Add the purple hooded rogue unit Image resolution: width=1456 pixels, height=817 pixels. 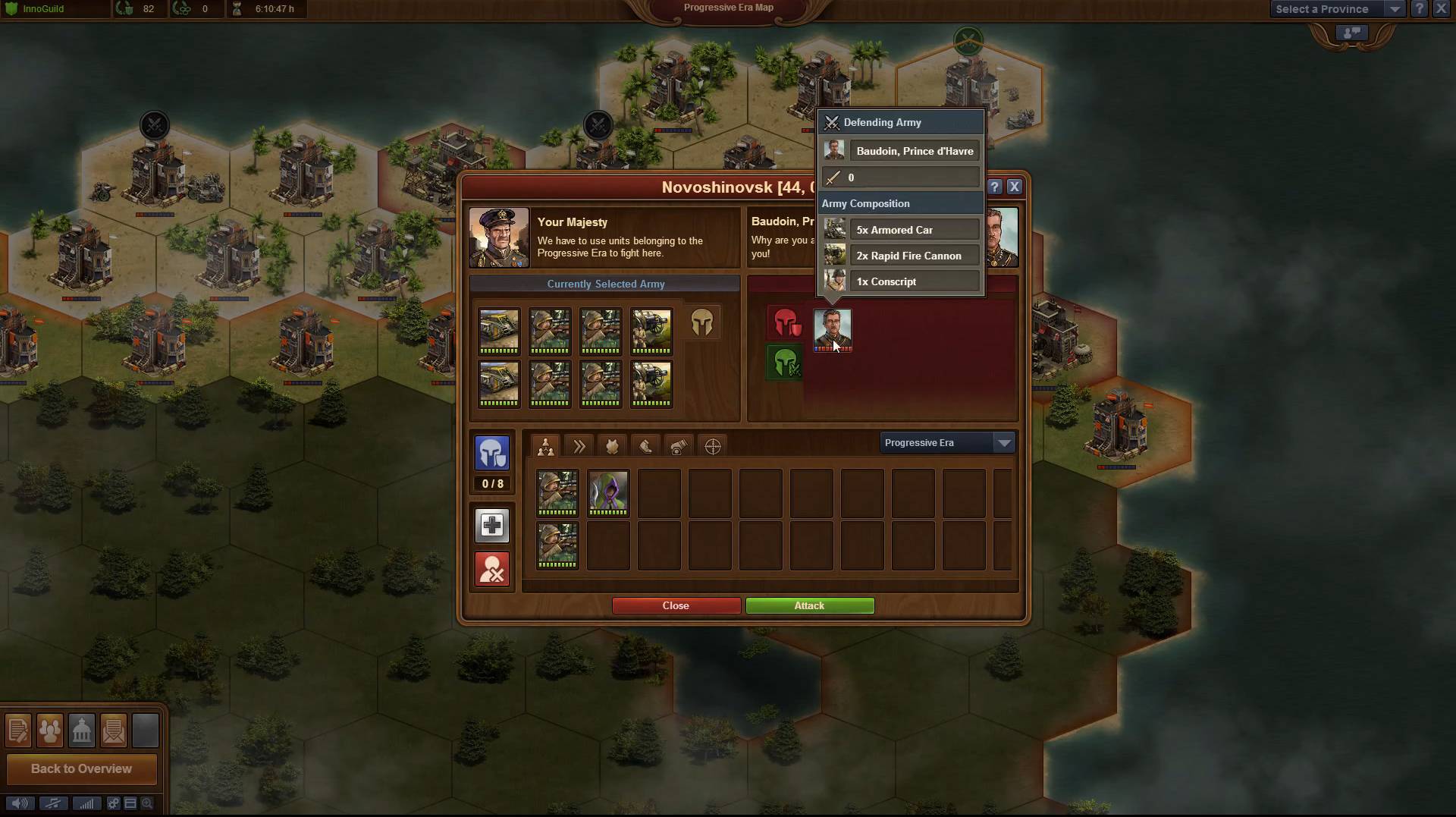[608, 492]
